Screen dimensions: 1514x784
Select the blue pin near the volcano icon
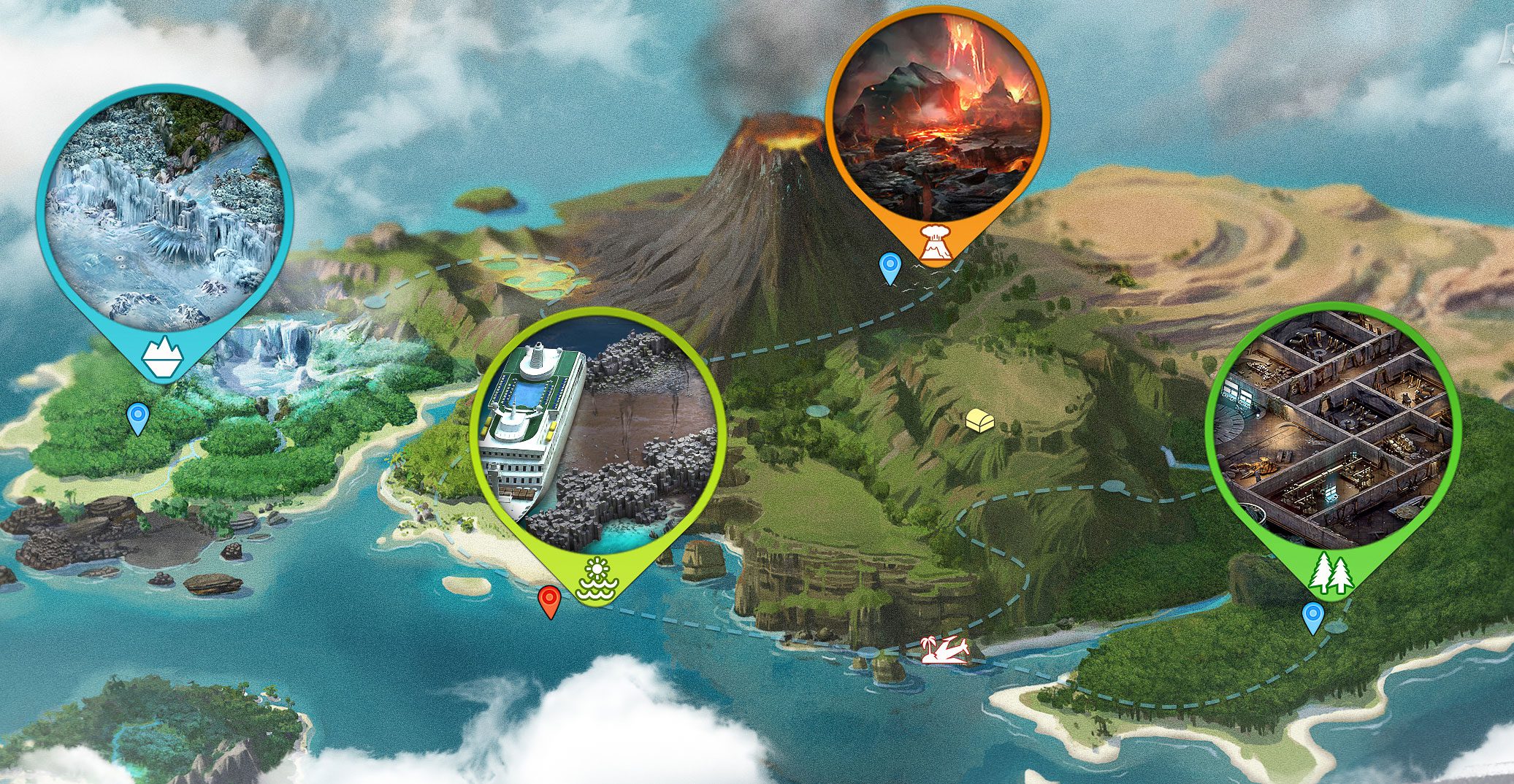coord(890,267)
